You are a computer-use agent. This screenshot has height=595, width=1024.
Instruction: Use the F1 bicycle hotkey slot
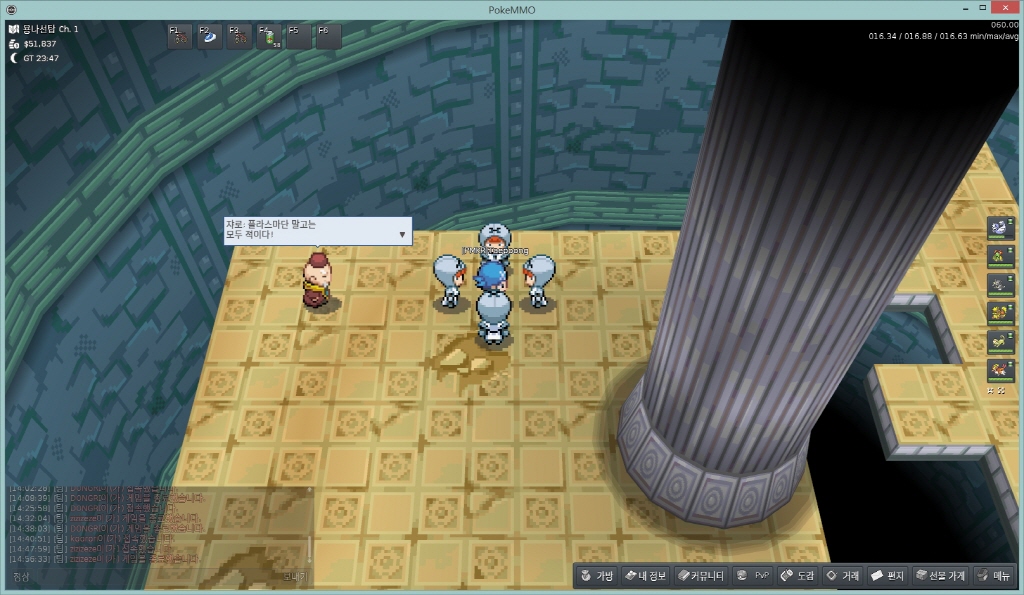tap(179, 37)
